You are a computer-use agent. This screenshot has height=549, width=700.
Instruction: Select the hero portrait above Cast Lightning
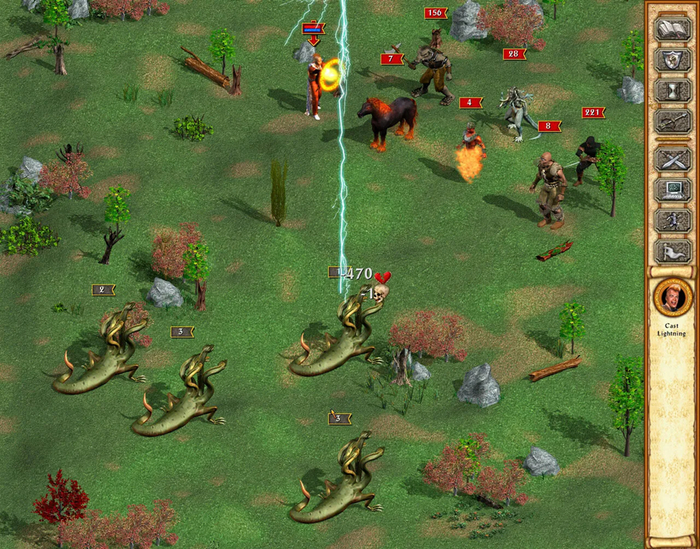pos(670,298)
